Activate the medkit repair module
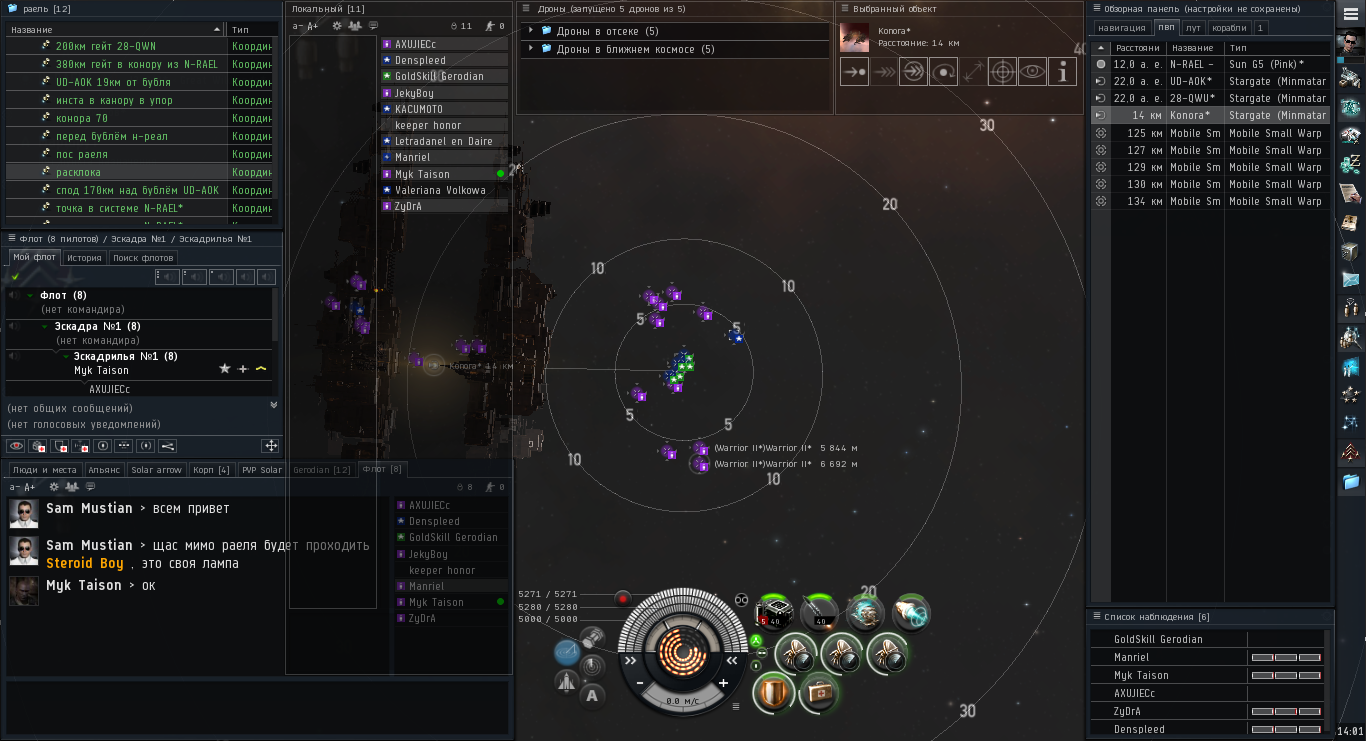Screen dimensions: 1366x741 click(x=817, y=692)
